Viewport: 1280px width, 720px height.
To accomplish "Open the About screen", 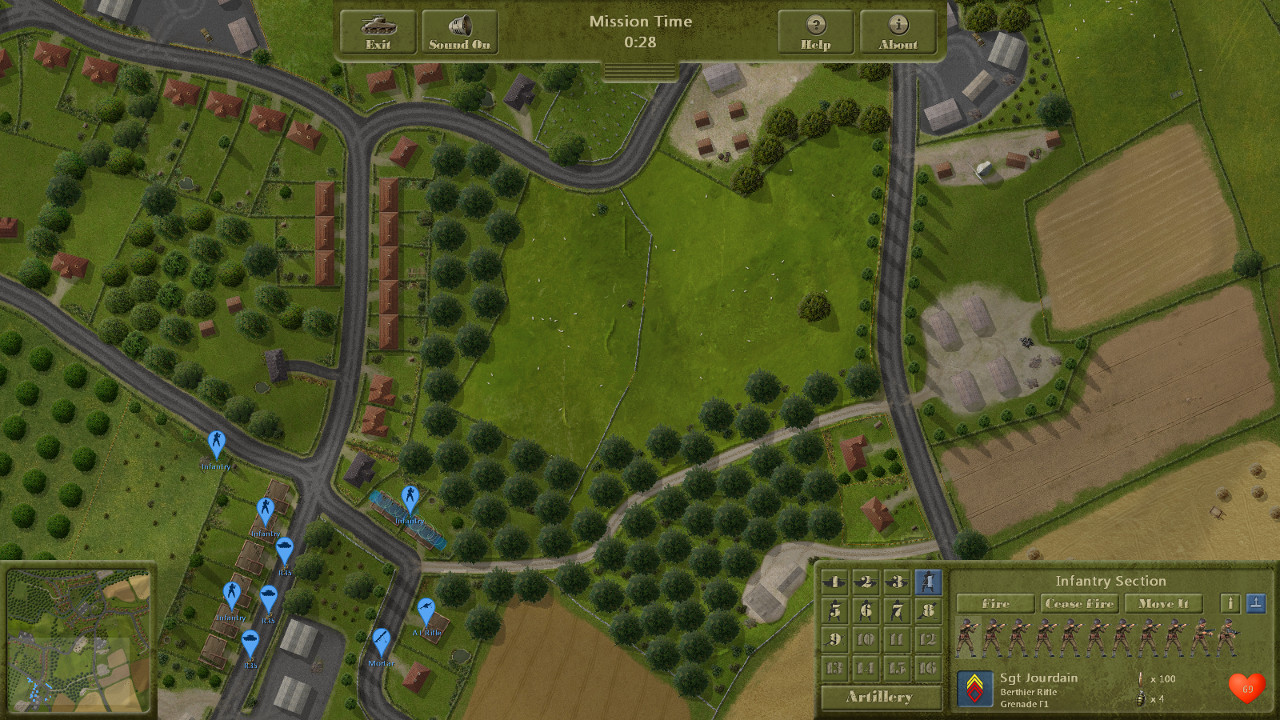I will click(x=898, y=32).
